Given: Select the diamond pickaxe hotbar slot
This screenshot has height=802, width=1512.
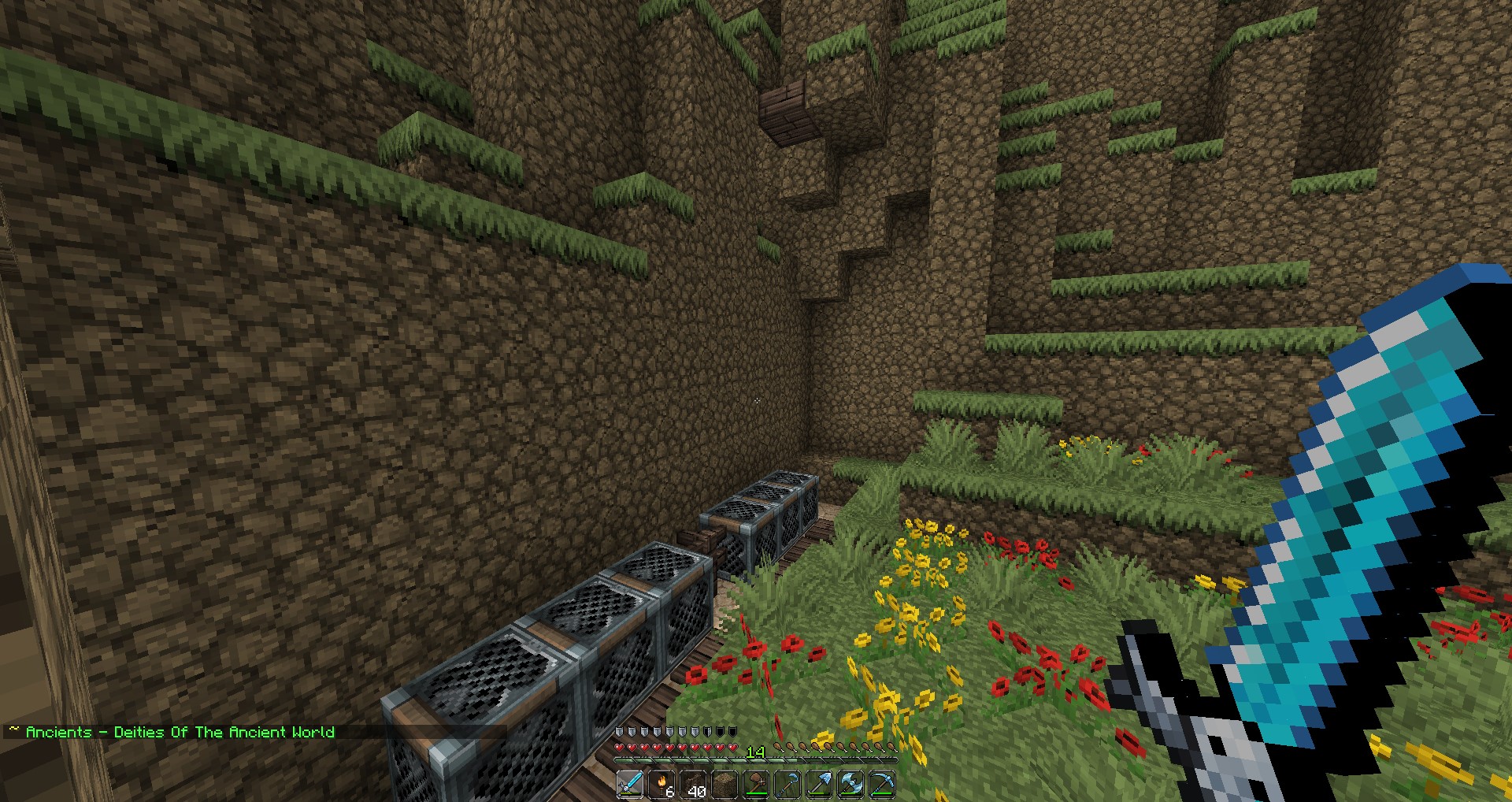Looking at the screenshot, I should (x=882, y=785).
